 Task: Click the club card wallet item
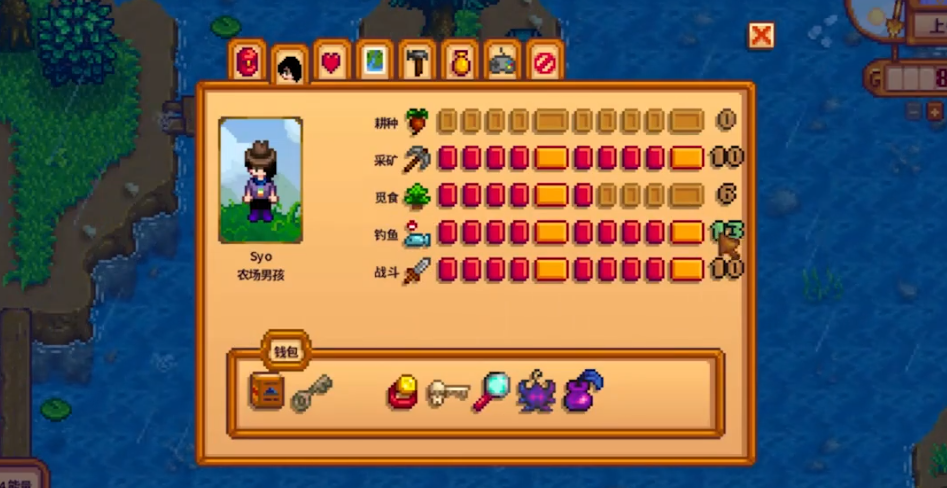[403, 393]
